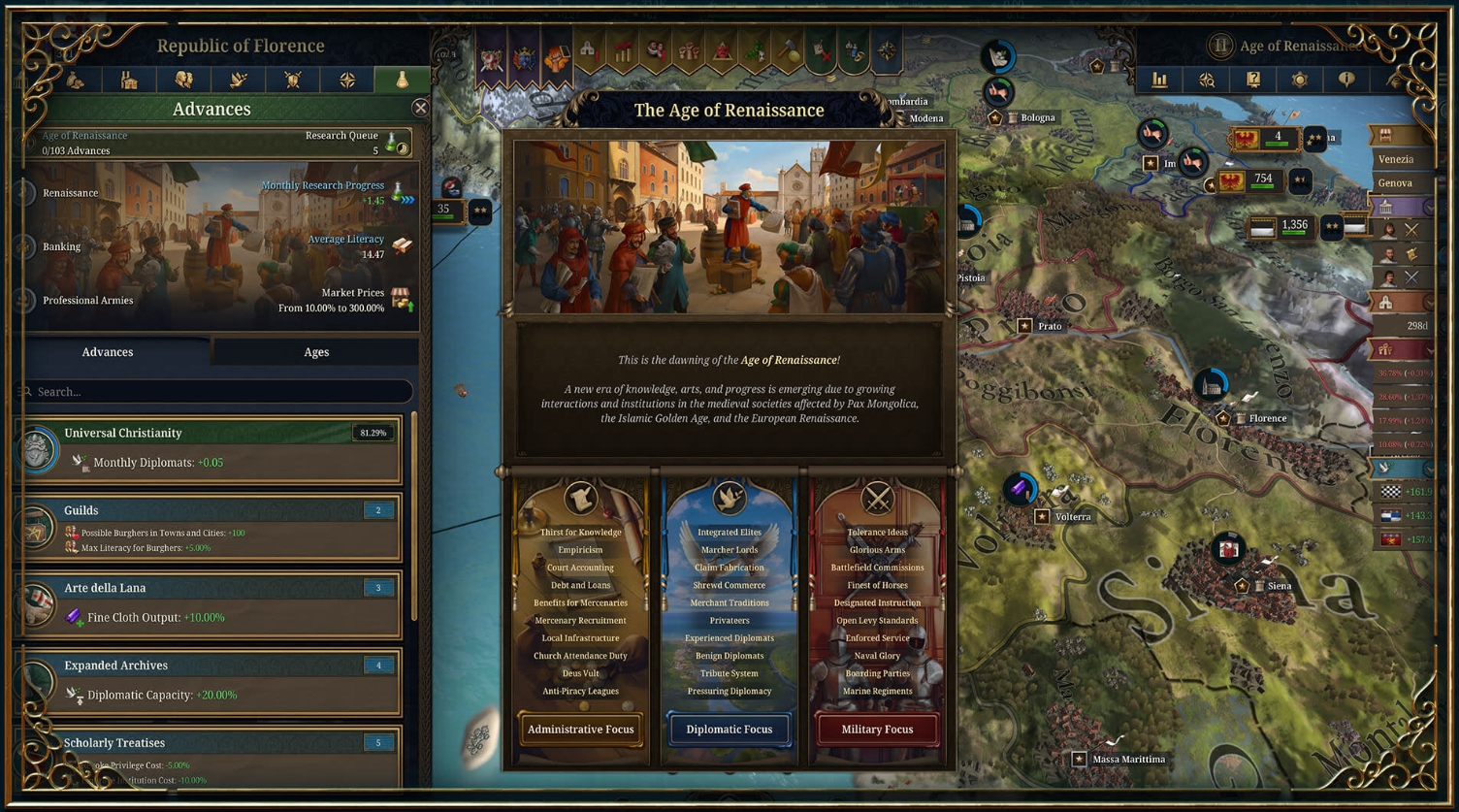Open the dove diplomacy tab

point(239,80)
